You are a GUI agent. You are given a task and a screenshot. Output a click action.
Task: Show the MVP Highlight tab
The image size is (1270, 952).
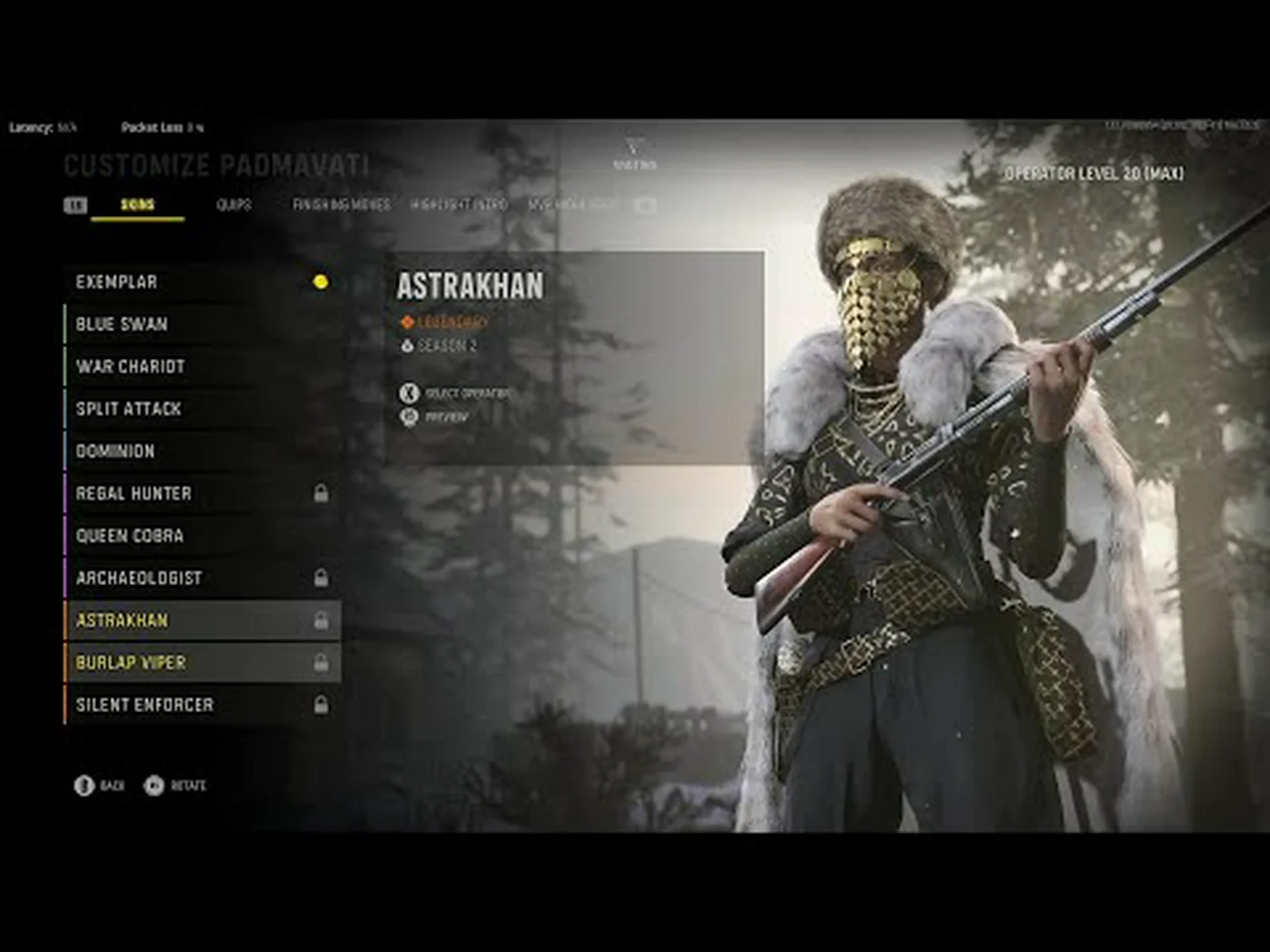(573, 205)
